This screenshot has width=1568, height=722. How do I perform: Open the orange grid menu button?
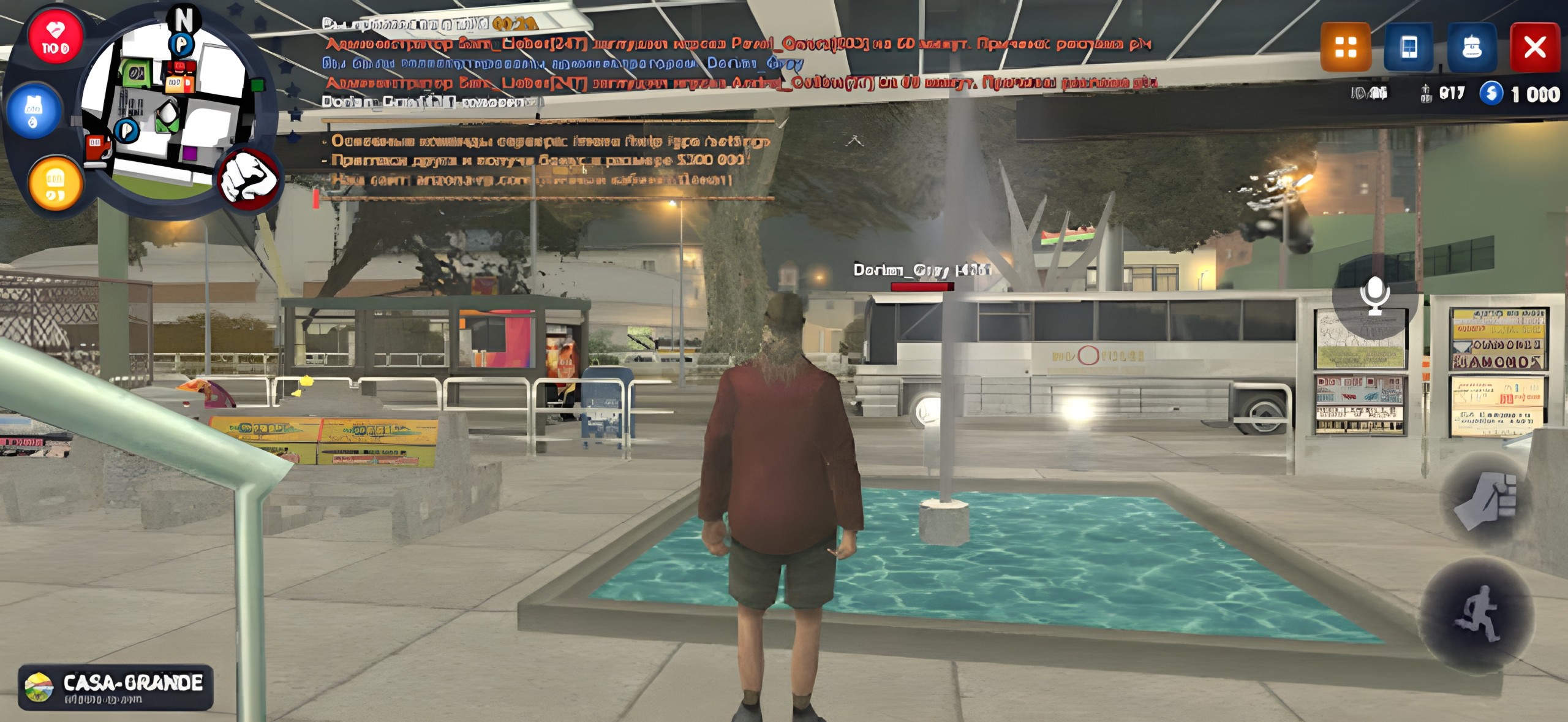click(x=1345, y=47)
